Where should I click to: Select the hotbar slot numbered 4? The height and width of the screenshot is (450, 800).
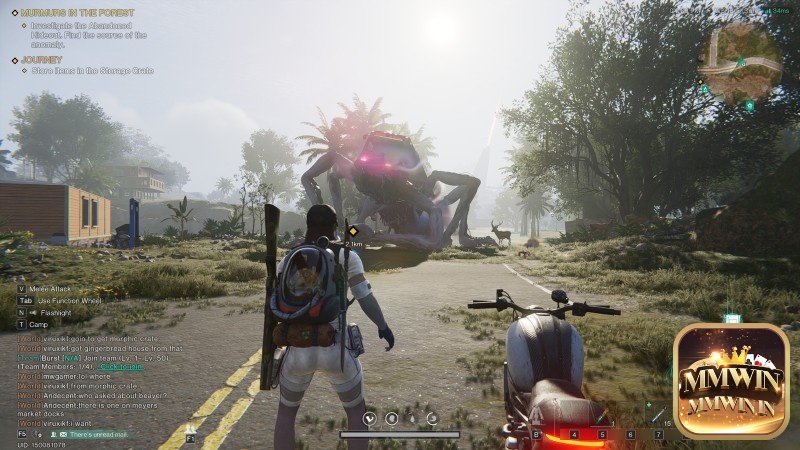(x=574, y=435)
